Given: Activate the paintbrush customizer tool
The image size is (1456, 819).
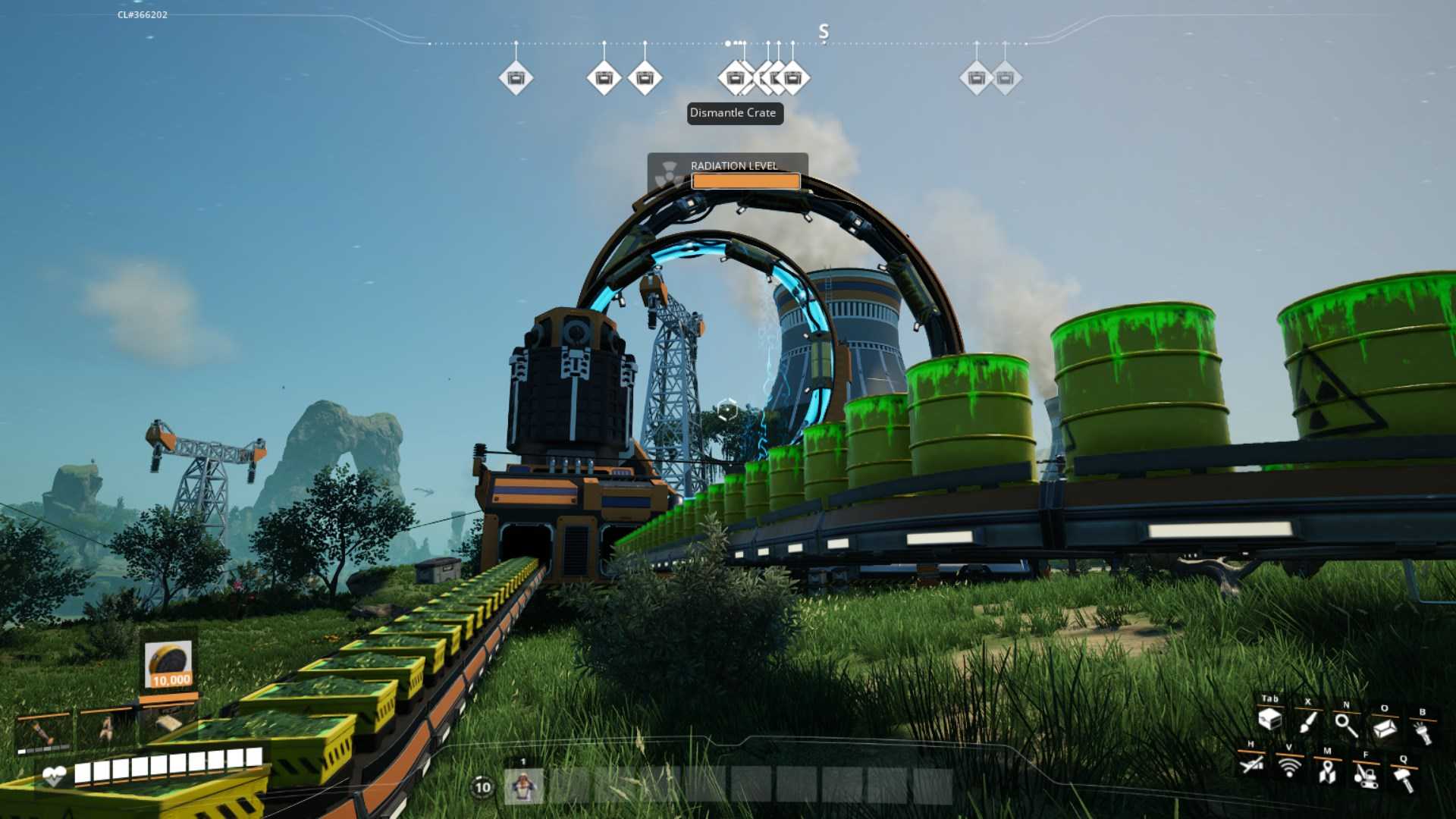Looking at the screenshot, I should (x=1307, y=722).
